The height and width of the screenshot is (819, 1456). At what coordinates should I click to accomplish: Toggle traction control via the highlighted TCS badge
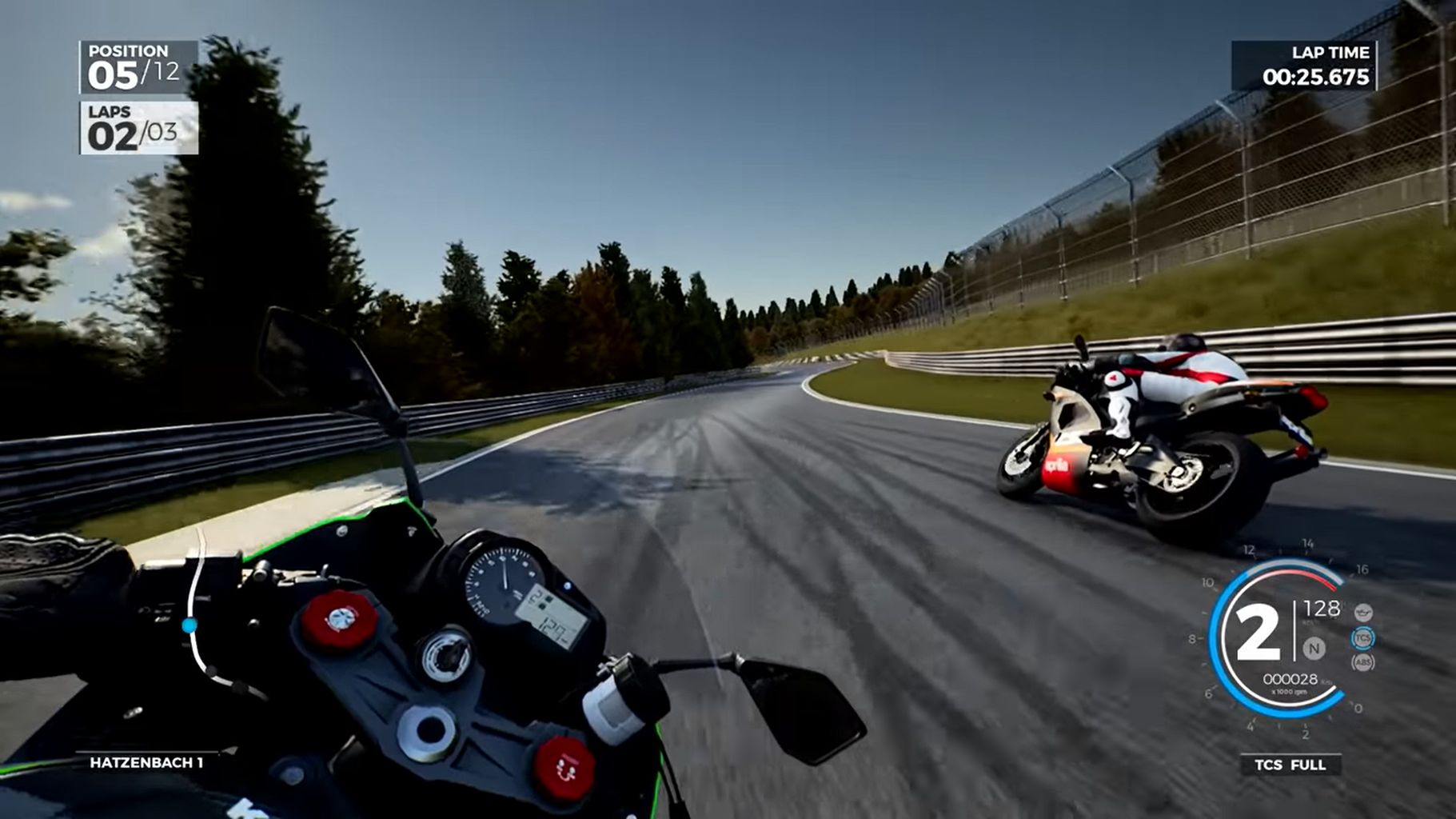(x=1362, y=638)
